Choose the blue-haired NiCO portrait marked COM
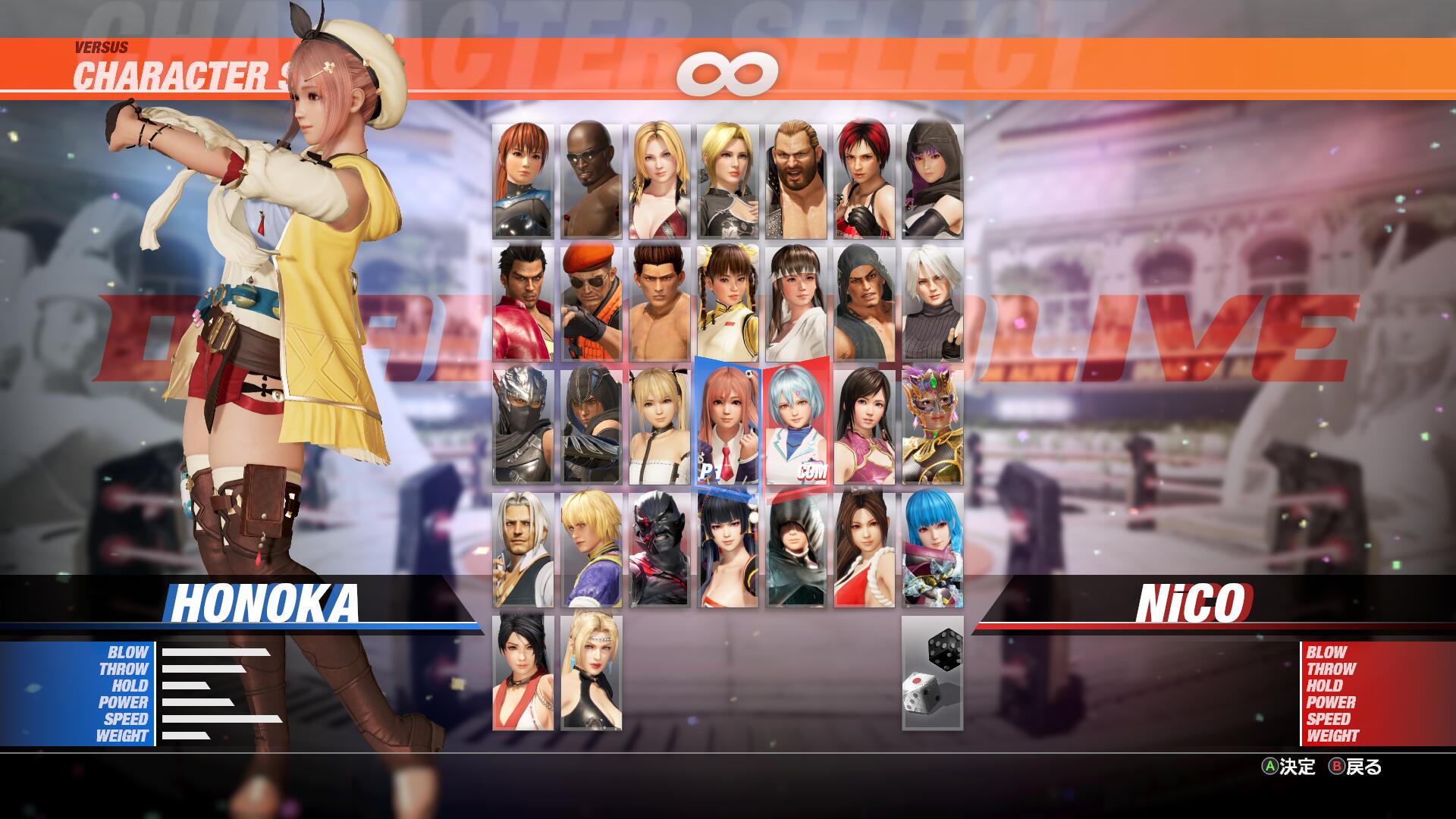 click(x=795, y=426)
